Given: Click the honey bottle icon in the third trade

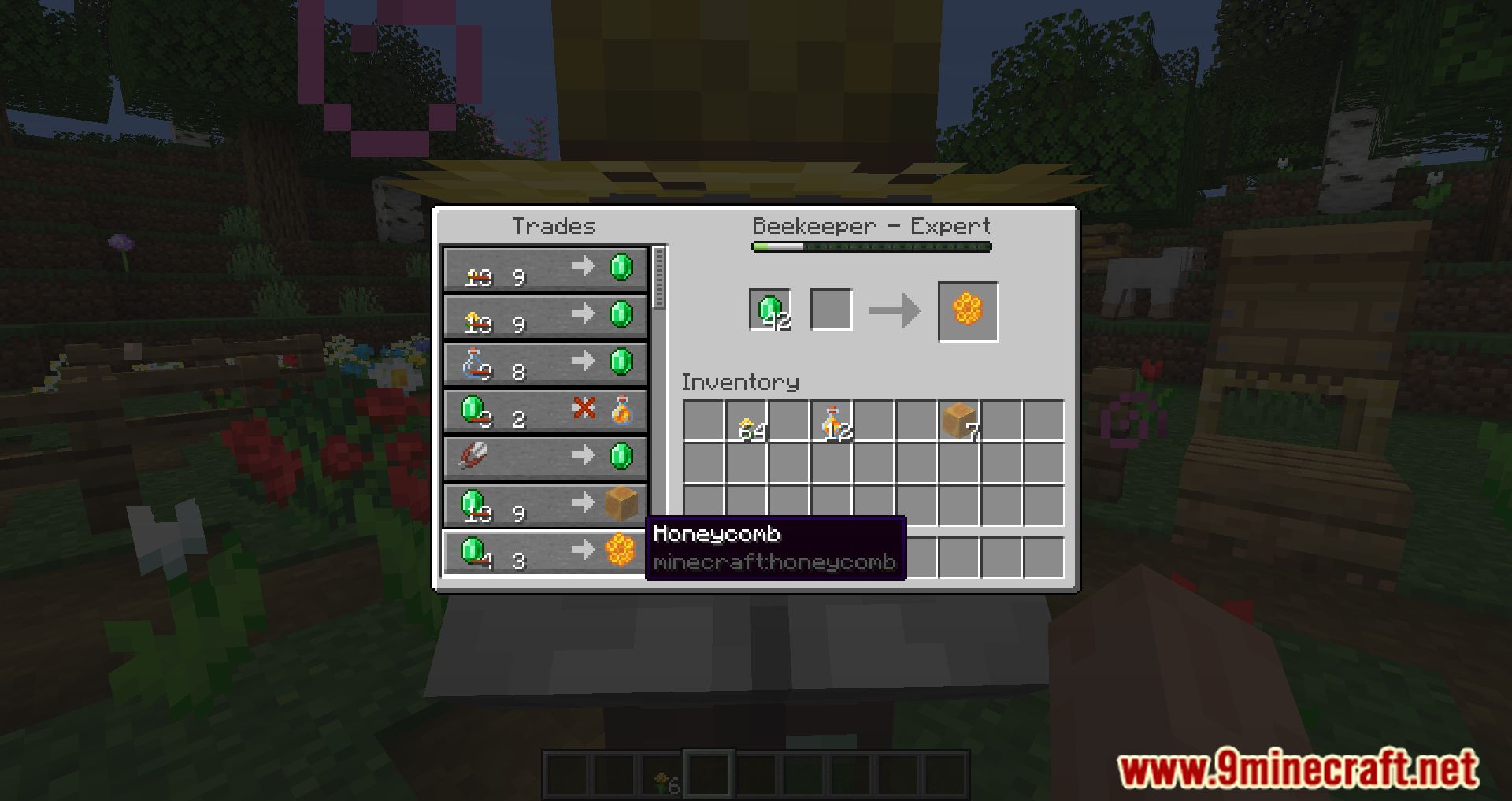Looking at the screenshot, I should click(475, 362).
